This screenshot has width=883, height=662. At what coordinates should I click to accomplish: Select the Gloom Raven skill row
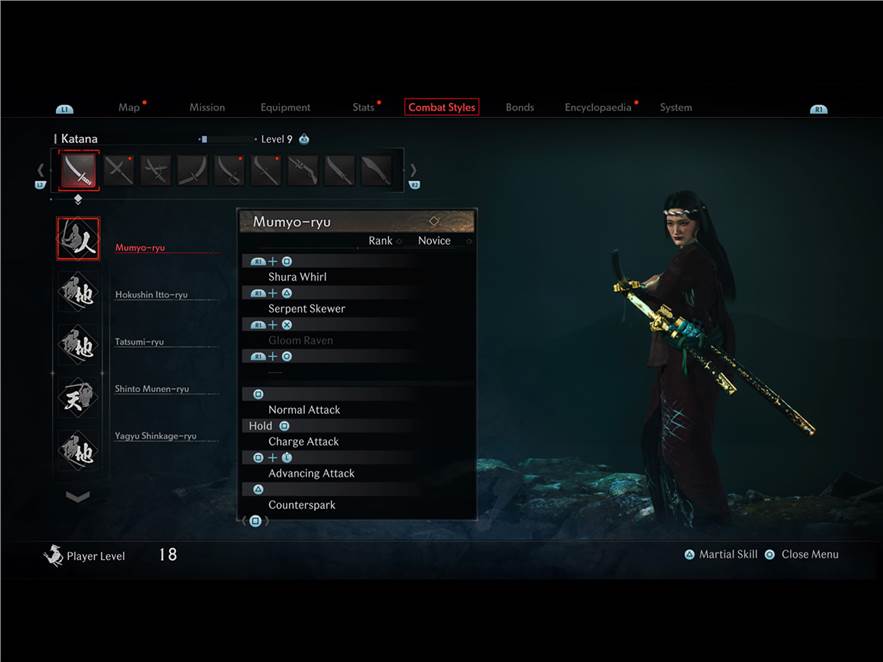click(x=301, y=341)
